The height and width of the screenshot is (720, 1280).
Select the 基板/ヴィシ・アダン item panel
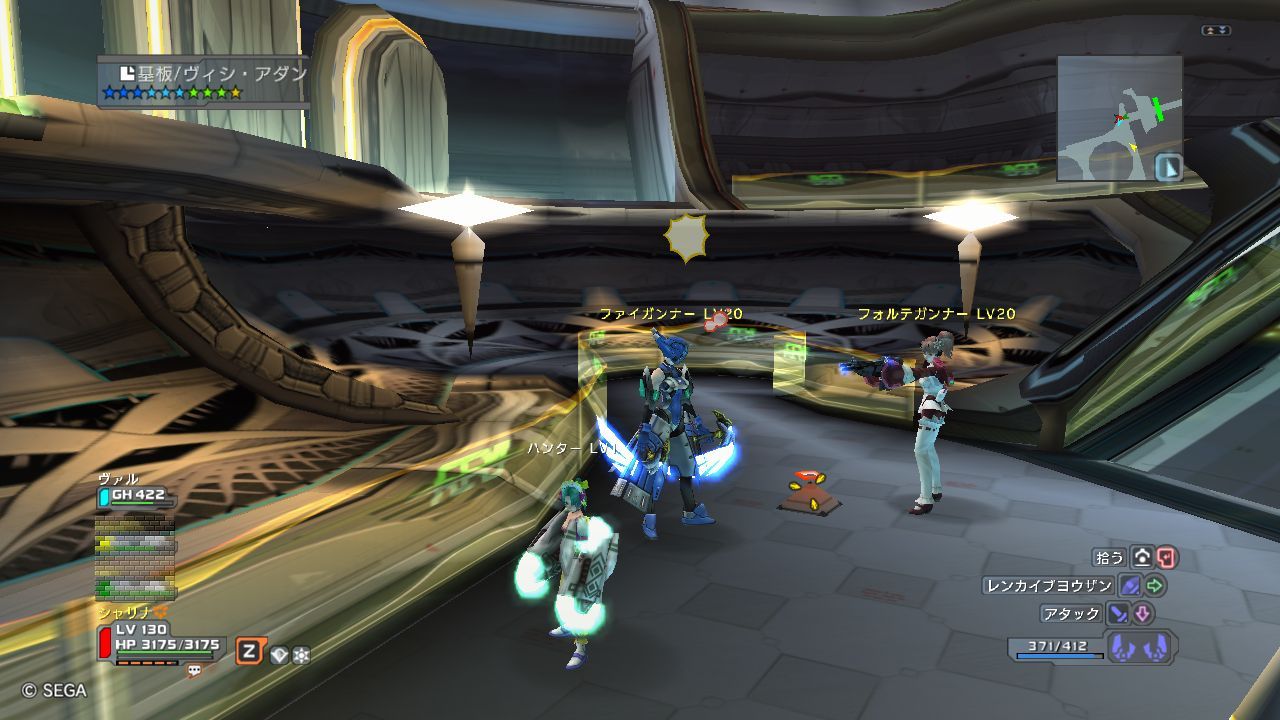[x=203, y=81]
